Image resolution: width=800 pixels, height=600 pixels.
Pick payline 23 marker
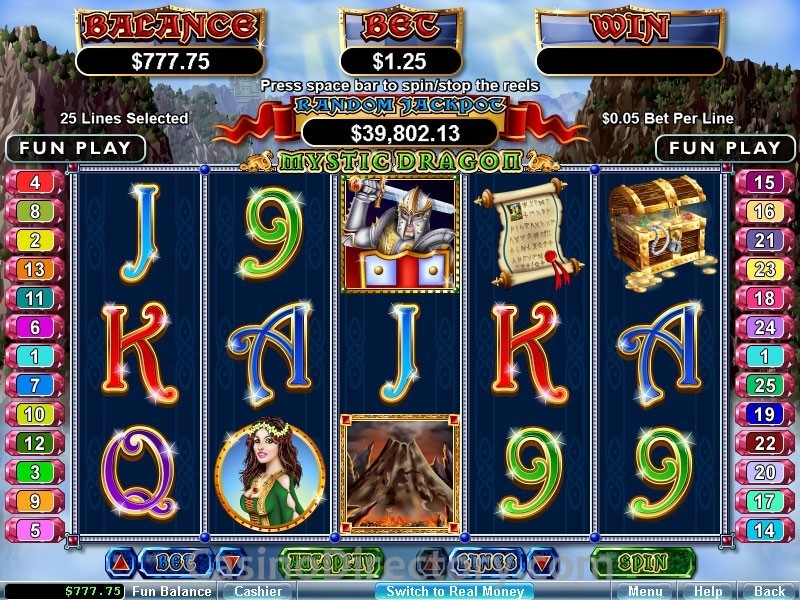tap(765, 270)
